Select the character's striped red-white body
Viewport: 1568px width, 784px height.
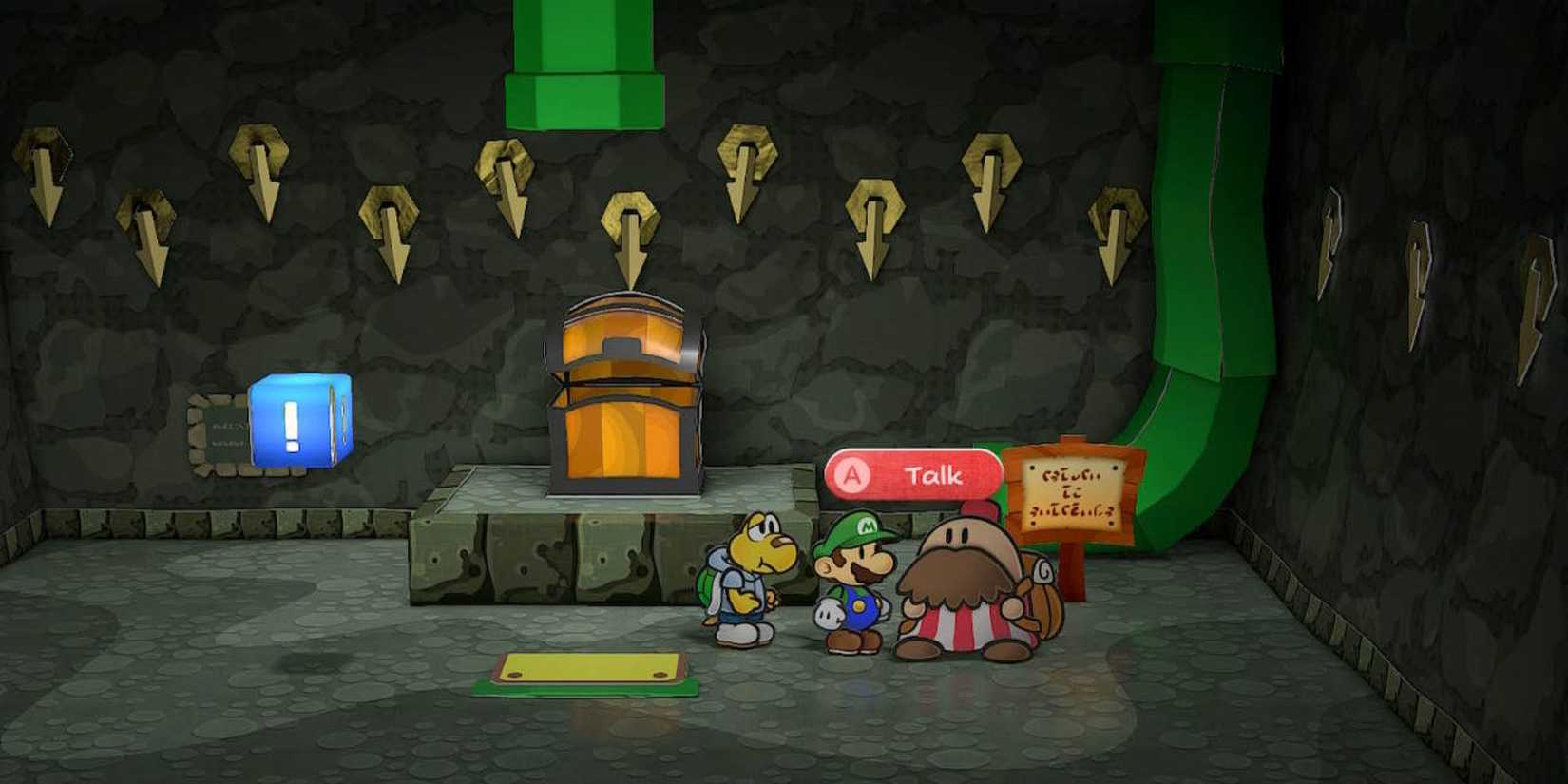[965, 627]
